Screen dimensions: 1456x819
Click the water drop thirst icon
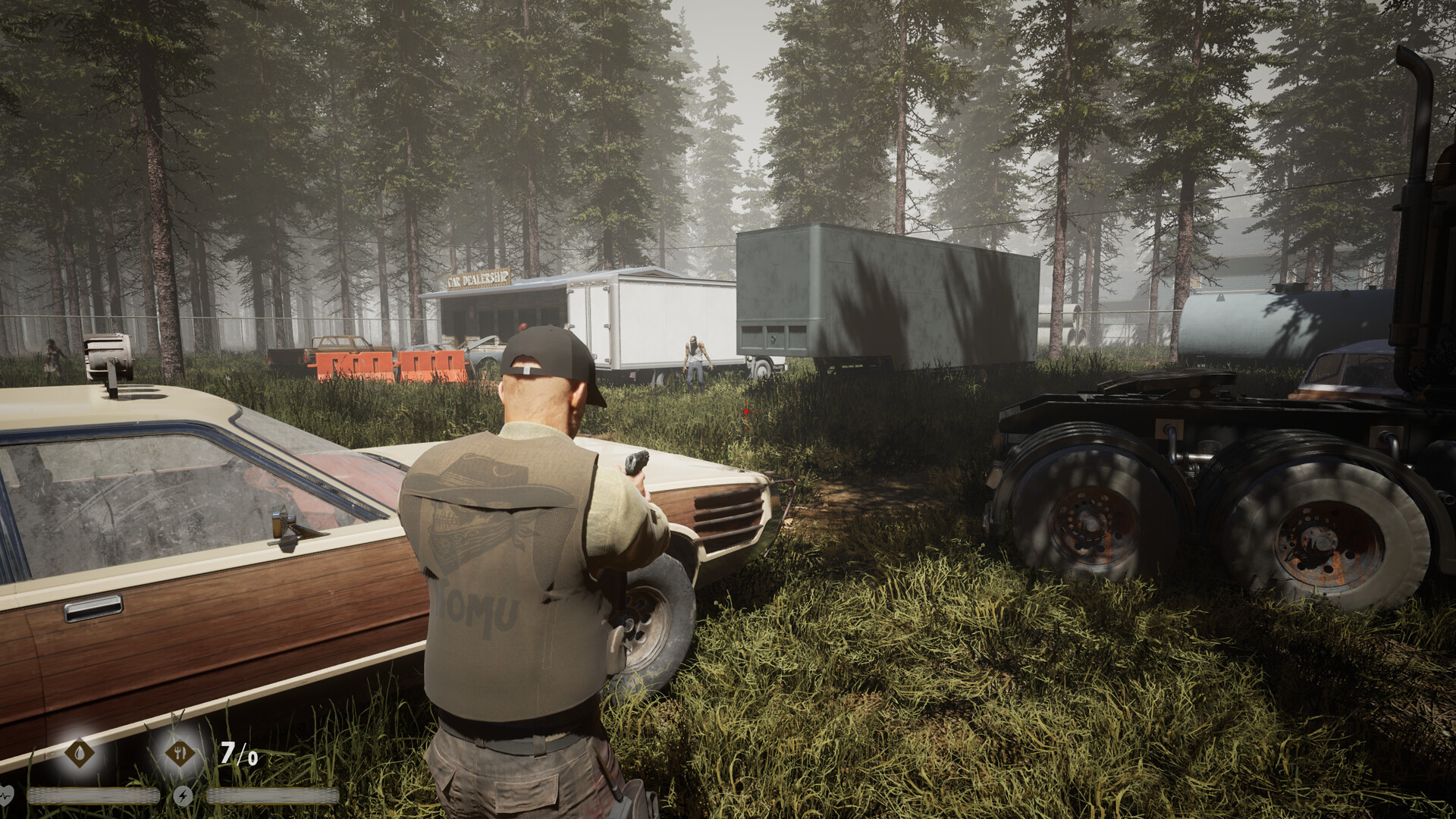pos(80,753)
